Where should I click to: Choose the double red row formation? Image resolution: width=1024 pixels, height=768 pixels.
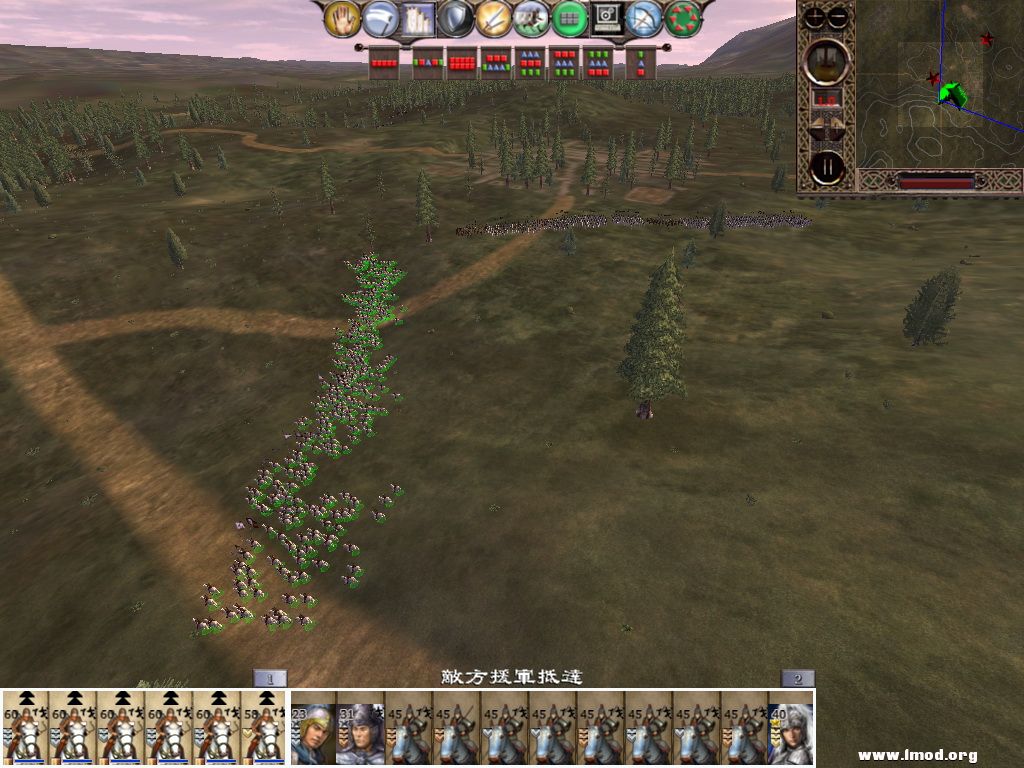(462, 63)
